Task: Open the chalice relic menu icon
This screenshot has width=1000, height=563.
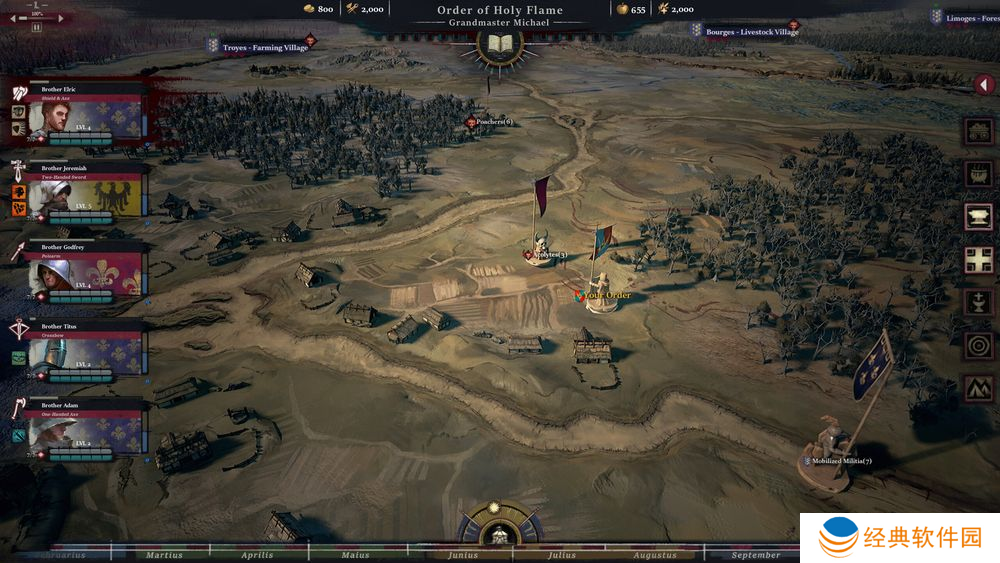Action: tap(978, 303)
